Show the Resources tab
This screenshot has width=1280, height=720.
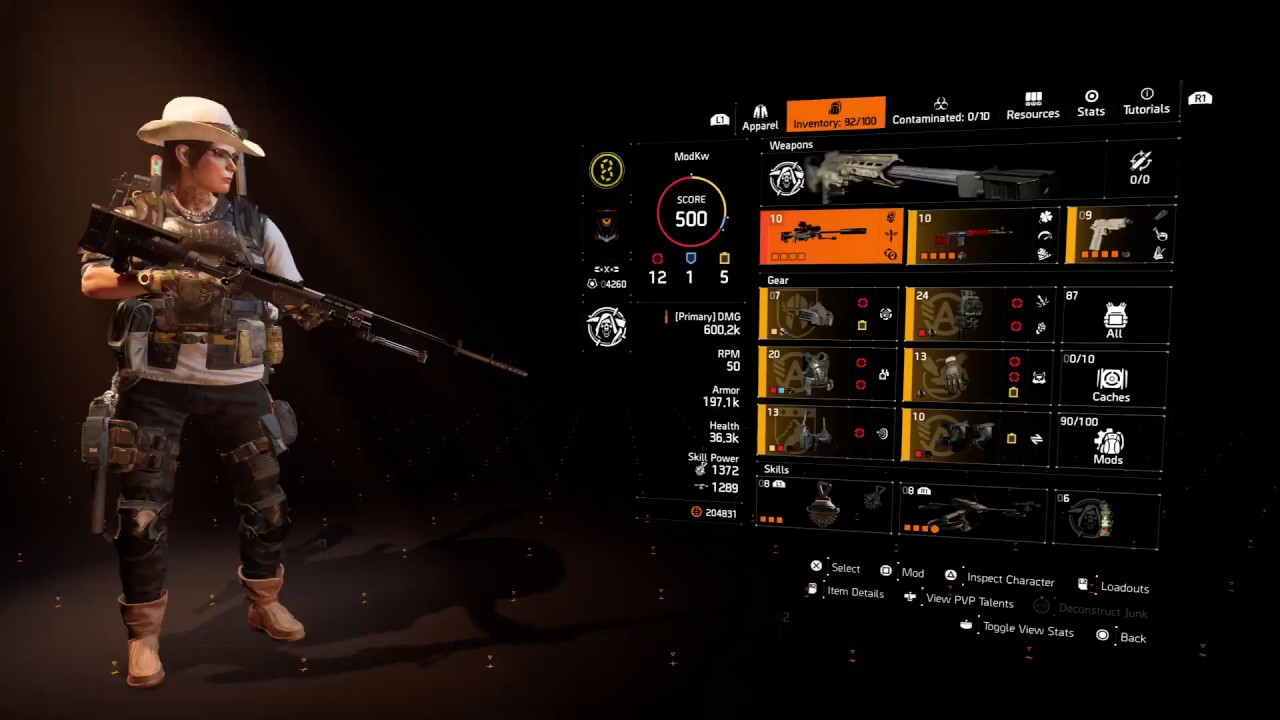(x=1033, y=106)
